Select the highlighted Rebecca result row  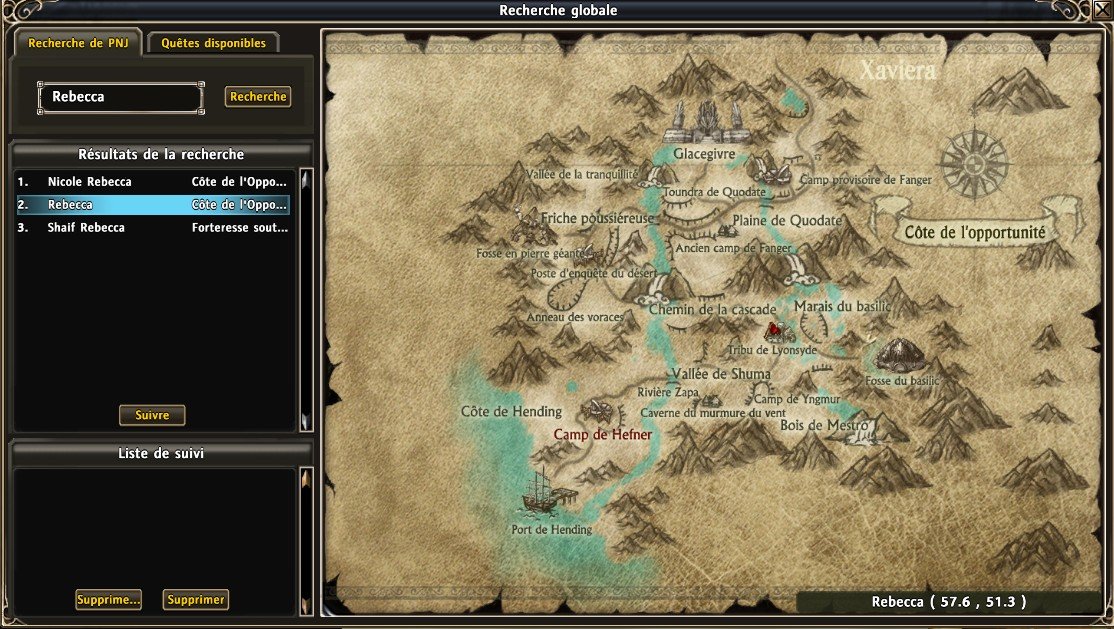pyautogui.click(x=153, y=205)
